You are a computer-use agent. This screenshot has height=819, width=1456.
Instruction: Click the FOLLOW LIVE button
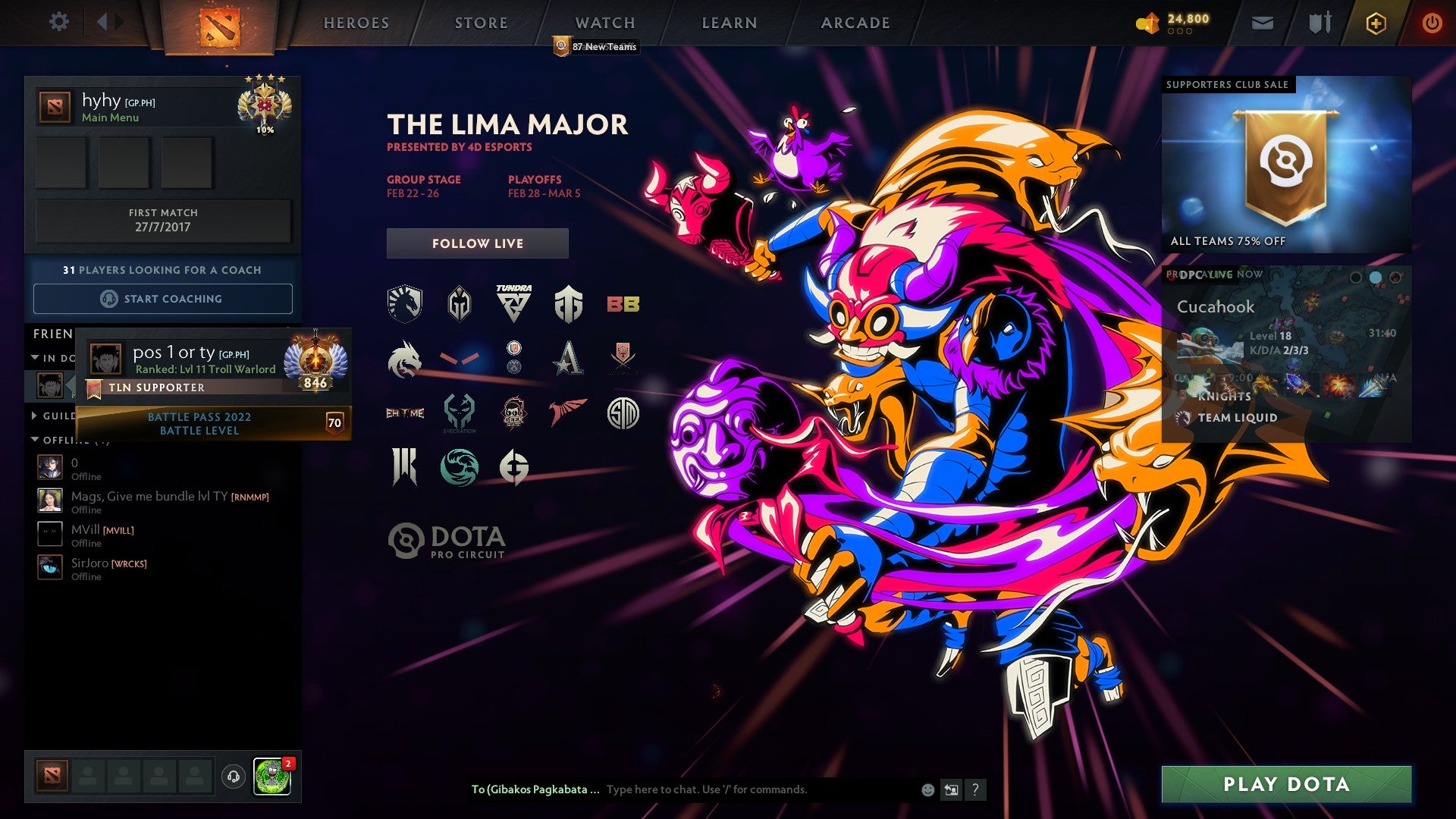click(x=477, y=243)
